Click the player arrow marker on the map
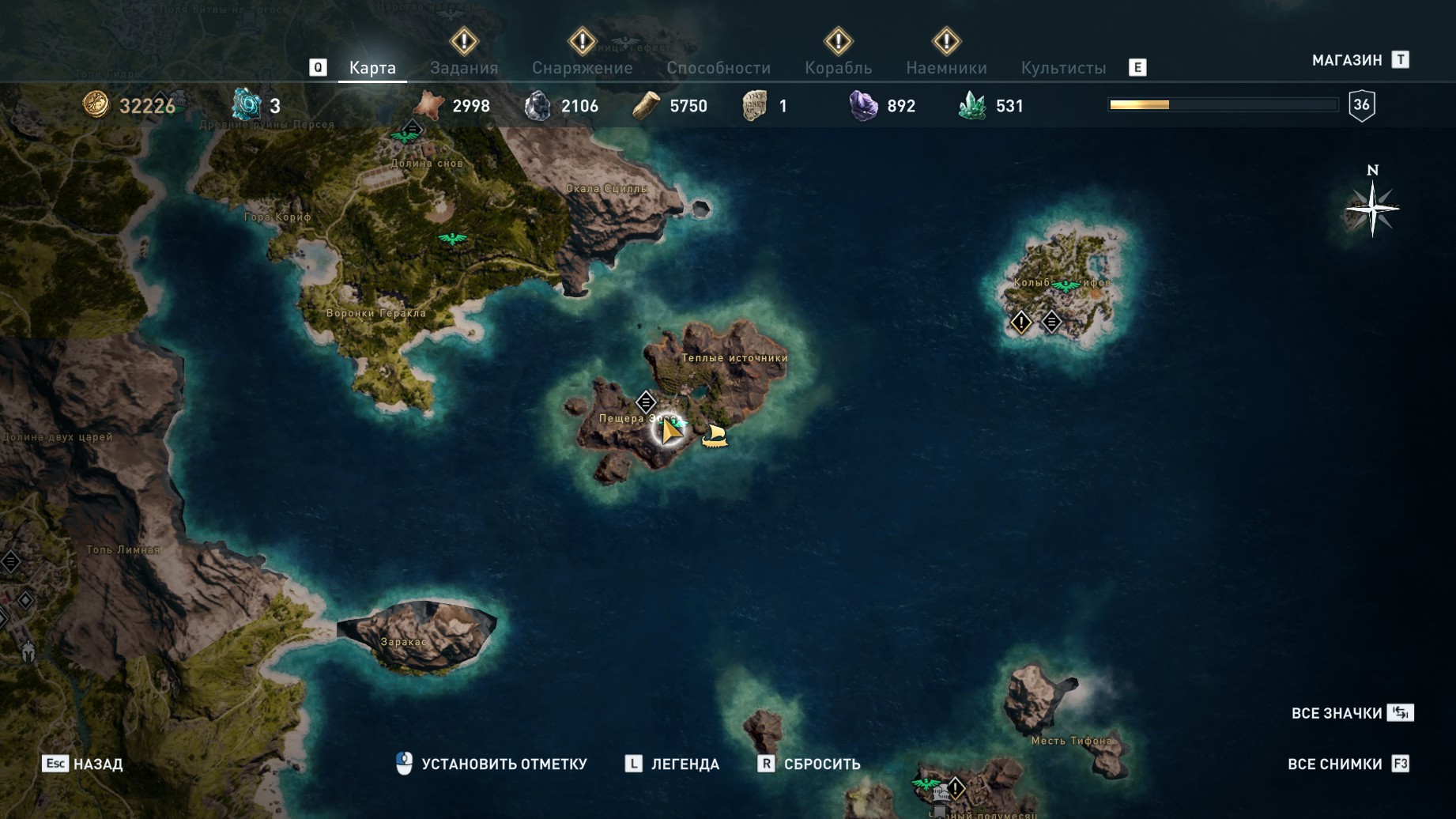Image resolution: width=1456 pixels, height=819 pixels. [670, 431]
